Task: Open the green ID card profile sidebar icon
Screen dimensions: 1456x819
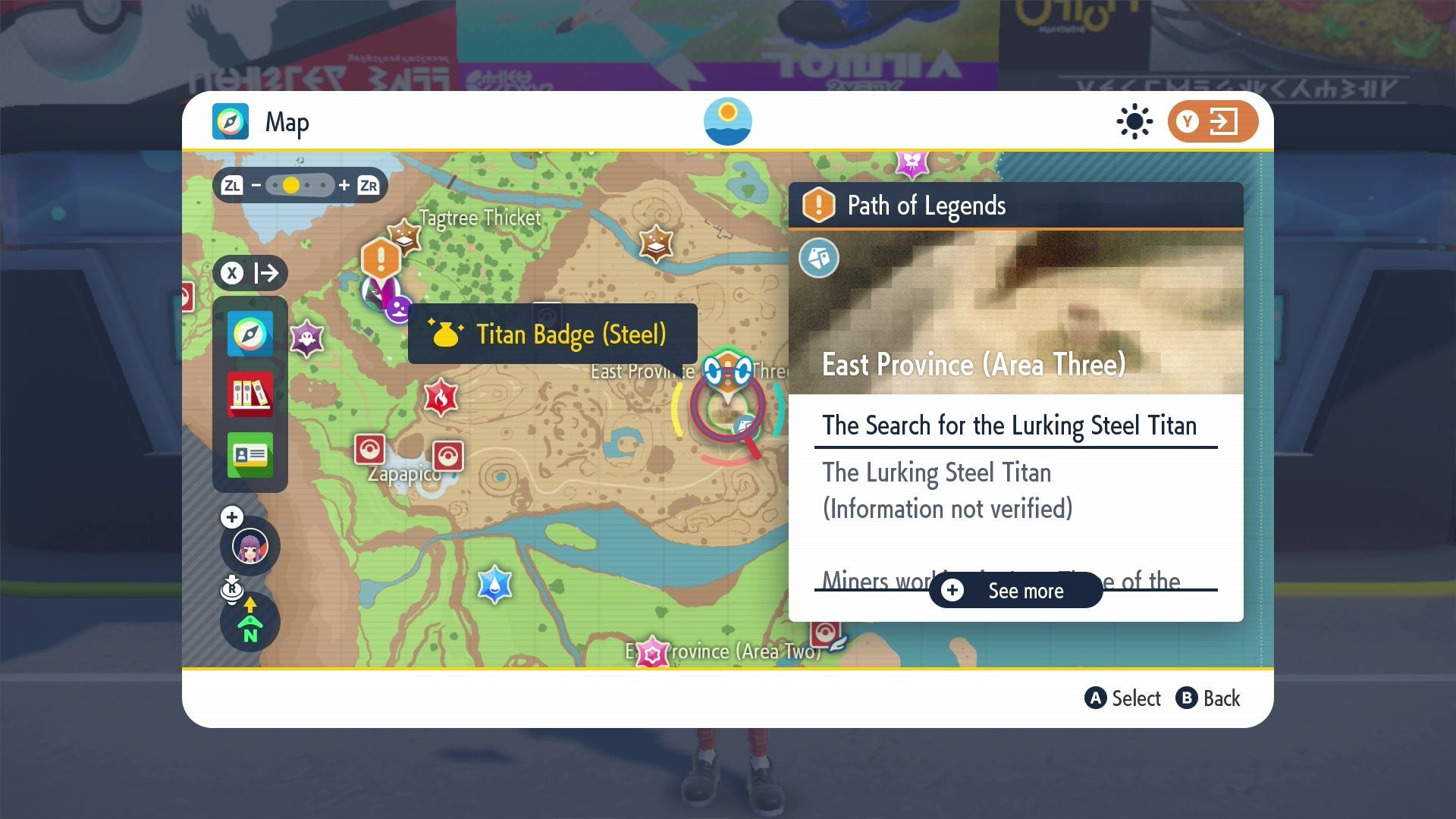Action: 249,456
